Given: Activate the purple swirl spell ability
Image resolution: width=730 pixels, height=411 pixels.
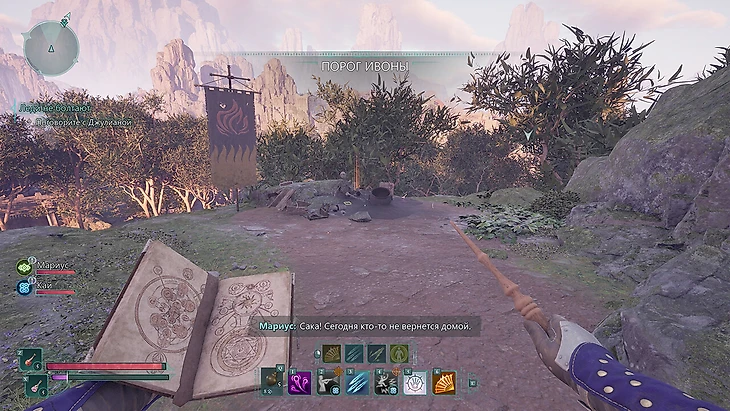Looking at the screenshot, I should coord(299,381).
